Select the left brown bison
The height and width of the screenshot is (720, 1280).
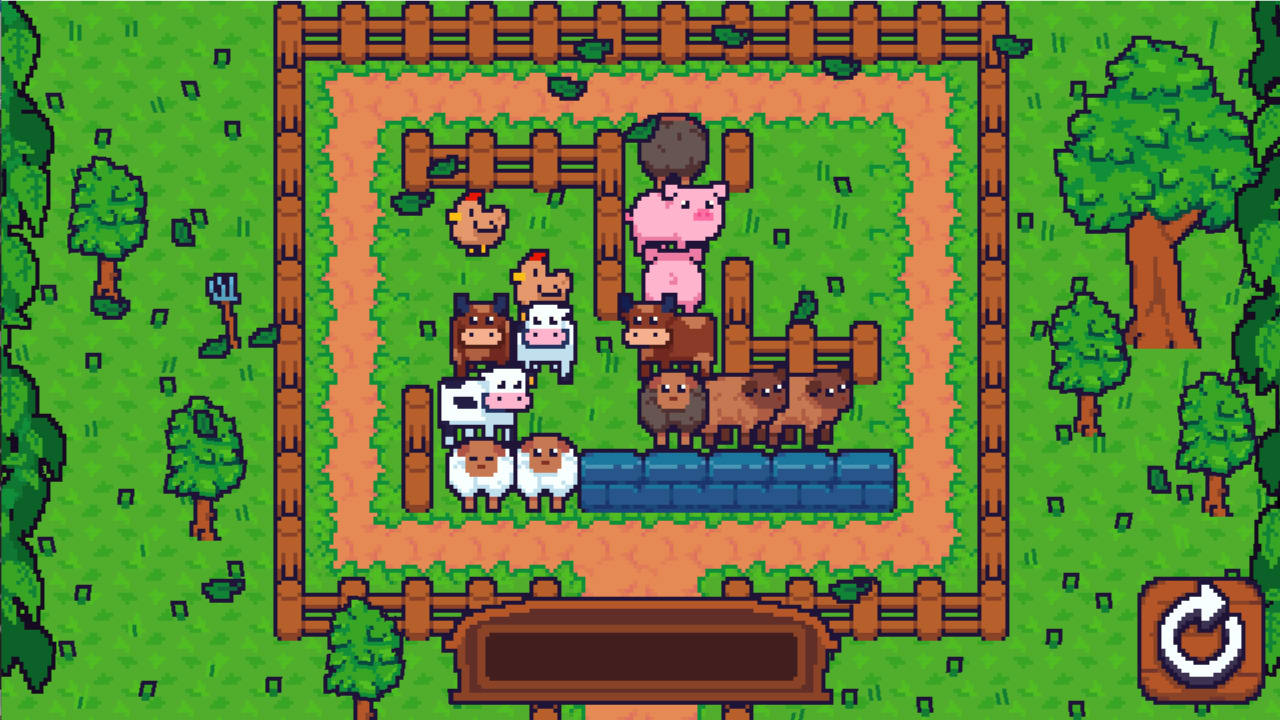pyautogui.click(x=746, y=400)
